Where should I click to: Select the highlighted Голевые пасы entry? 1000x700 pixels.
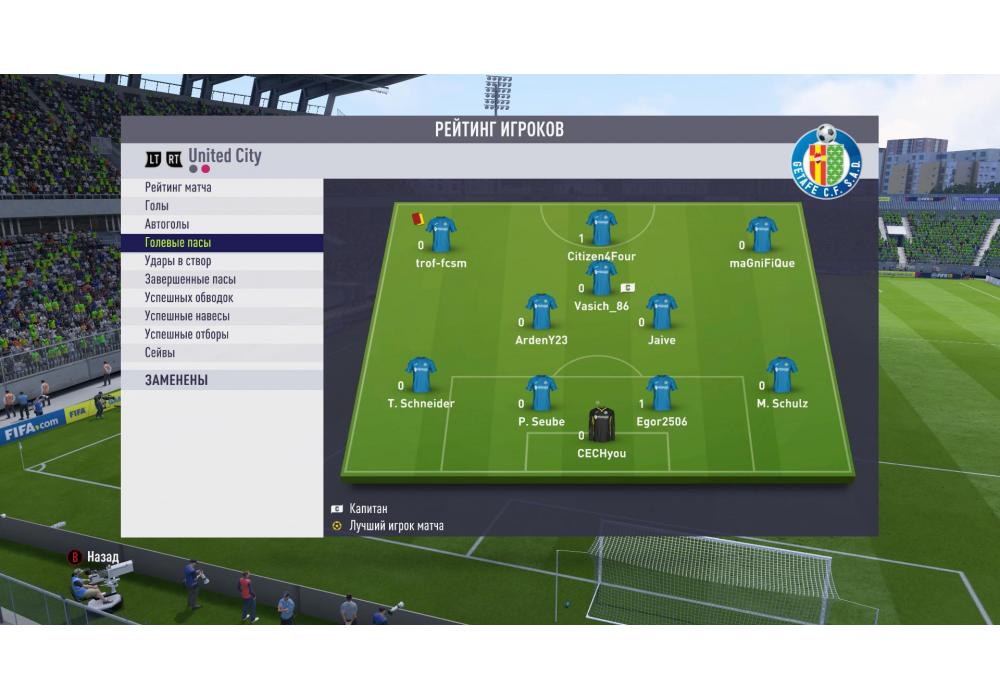coord(178,243)
